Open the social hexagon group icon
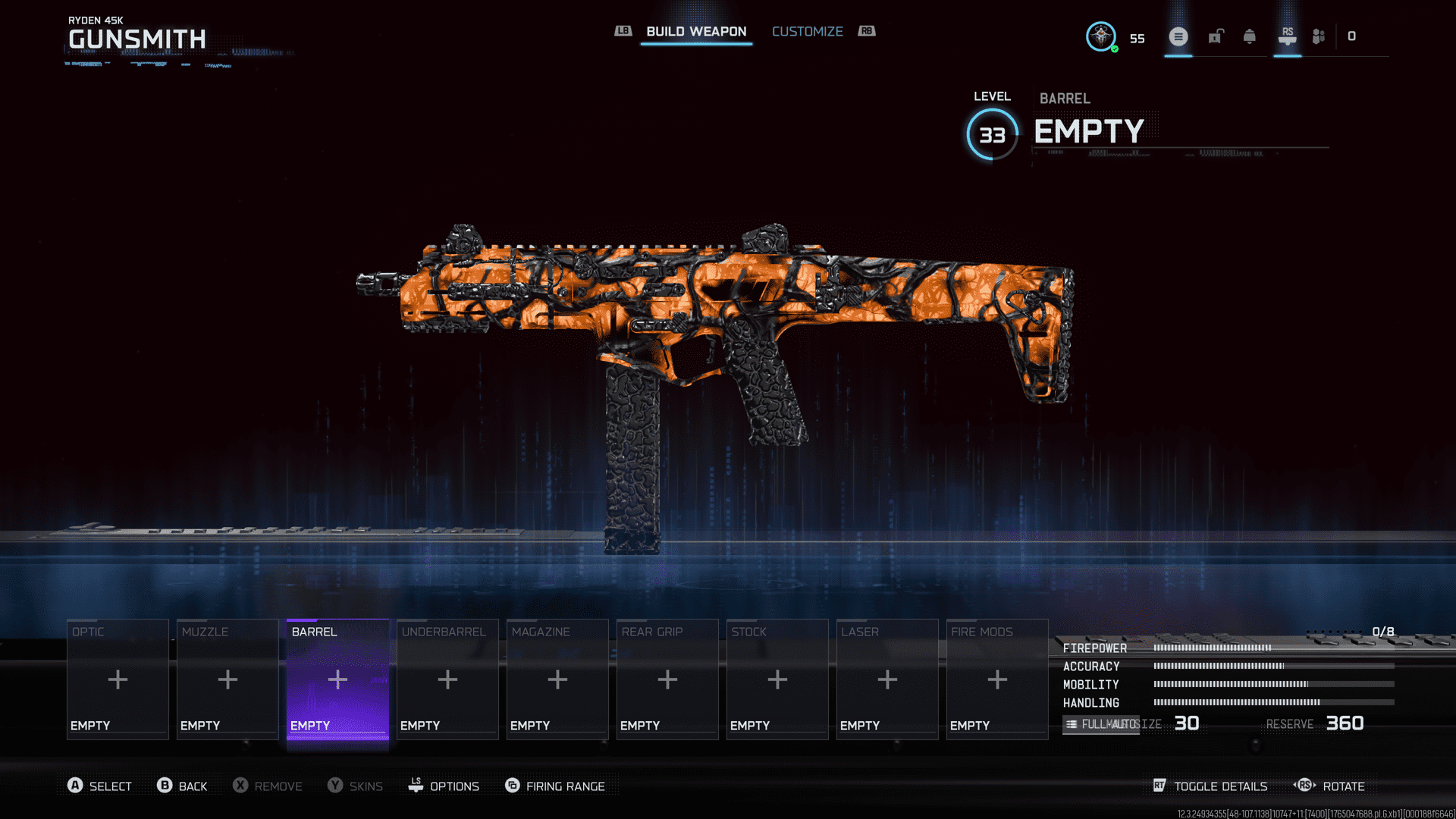This screenshot has width=1456, height=819. (x=1319, y=36)
